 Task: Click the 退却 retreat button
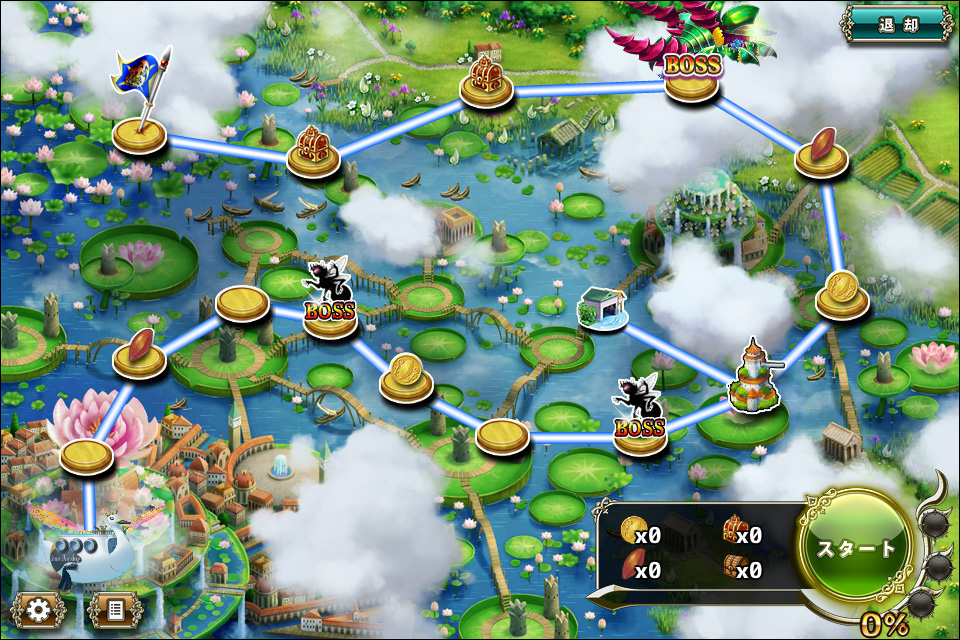pyautogui.click(x=897, y=23)
